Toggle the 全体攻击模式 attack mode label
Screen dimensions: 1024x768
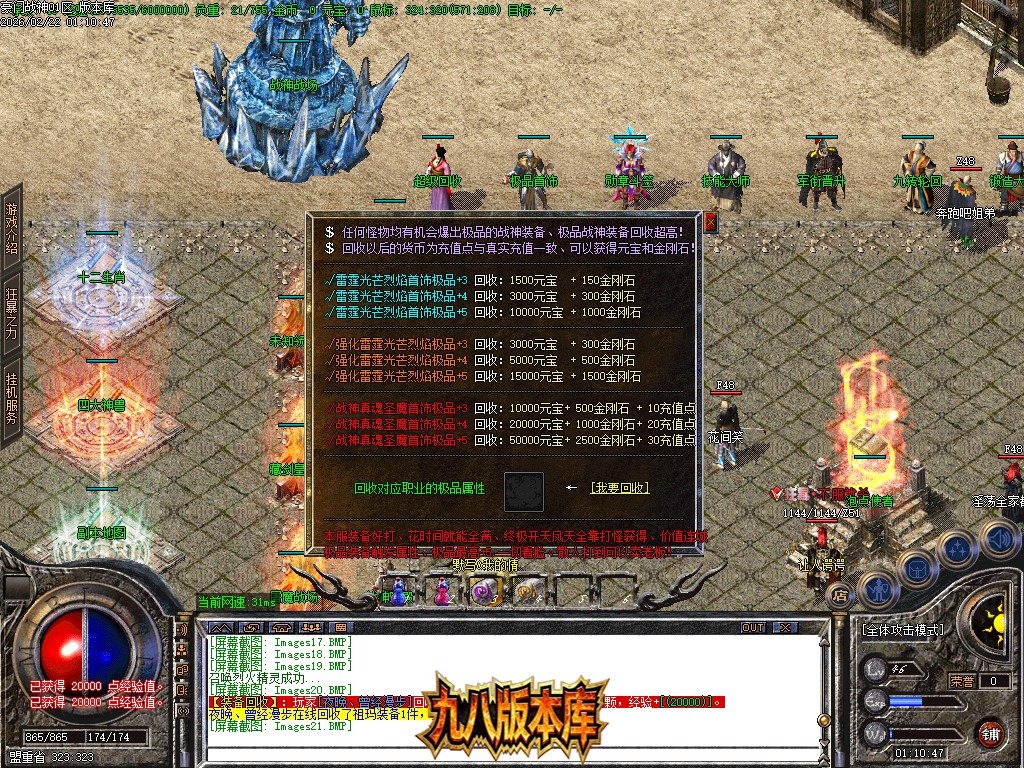[902, 630]
